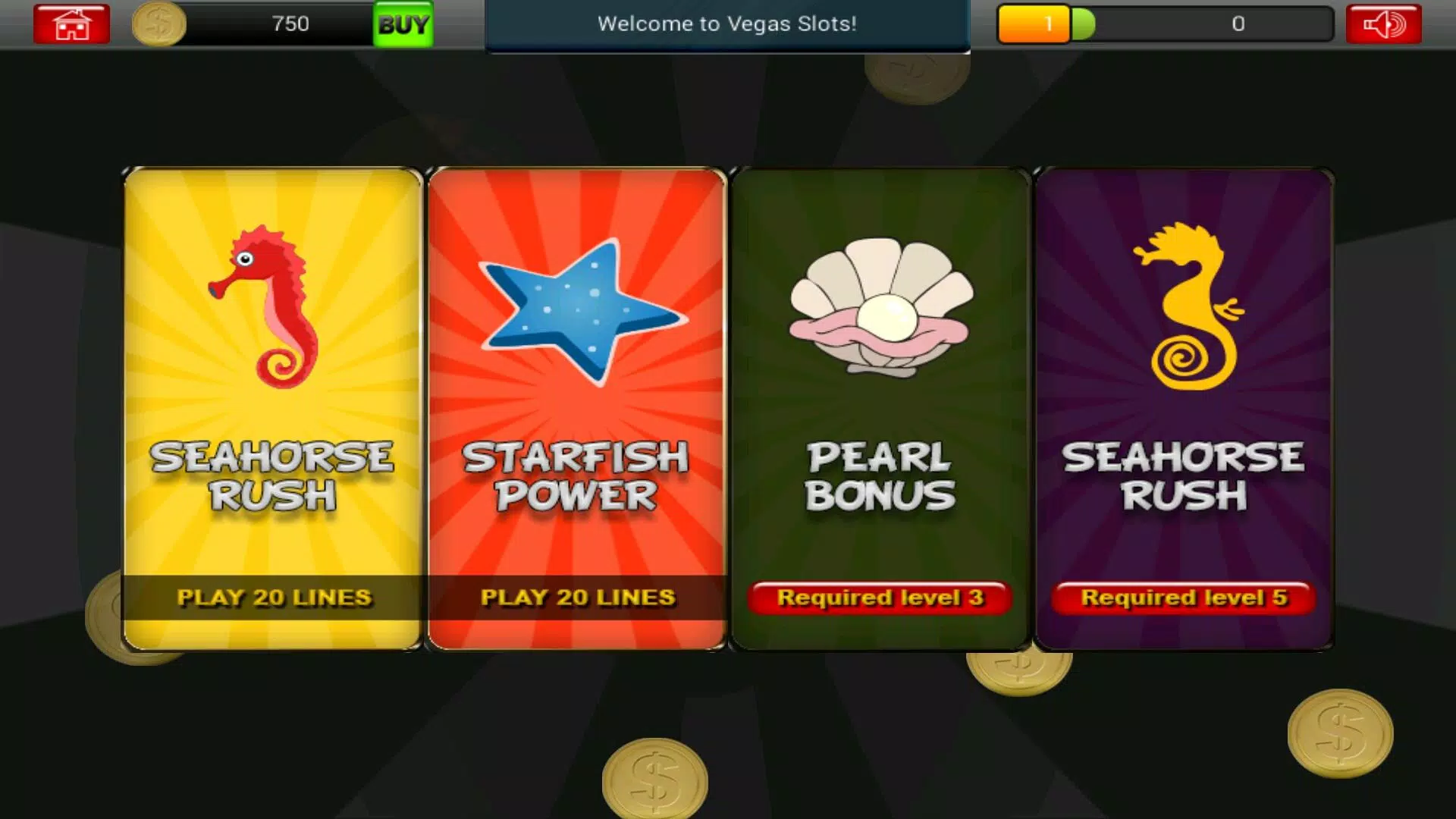The width and height of the screenshot is (1456, 819).
Task: Click the Required level 5 label
Action: (1183, 598)
